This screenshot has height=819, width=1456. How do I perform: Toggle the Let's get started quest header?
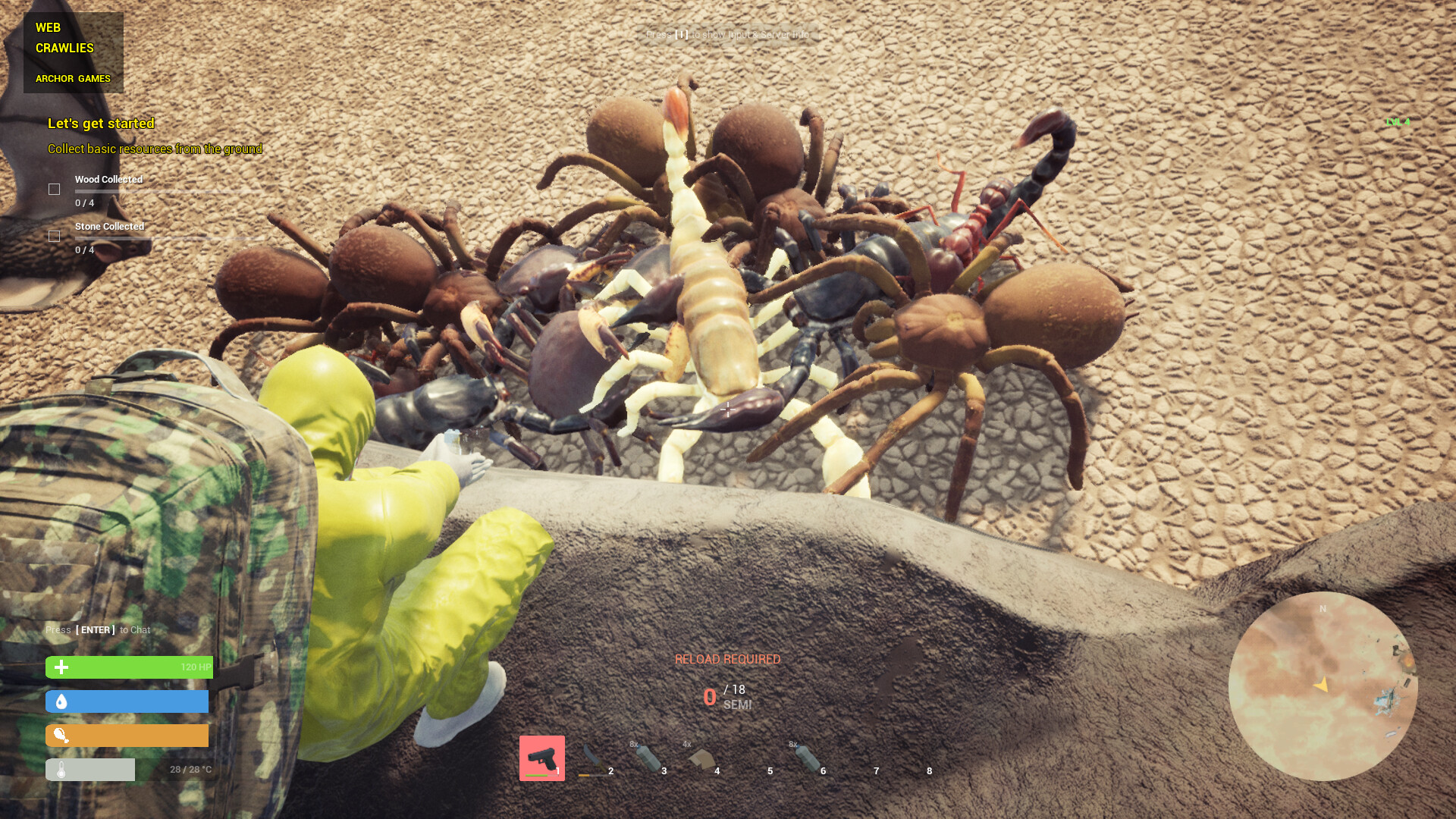coord(101,123)
